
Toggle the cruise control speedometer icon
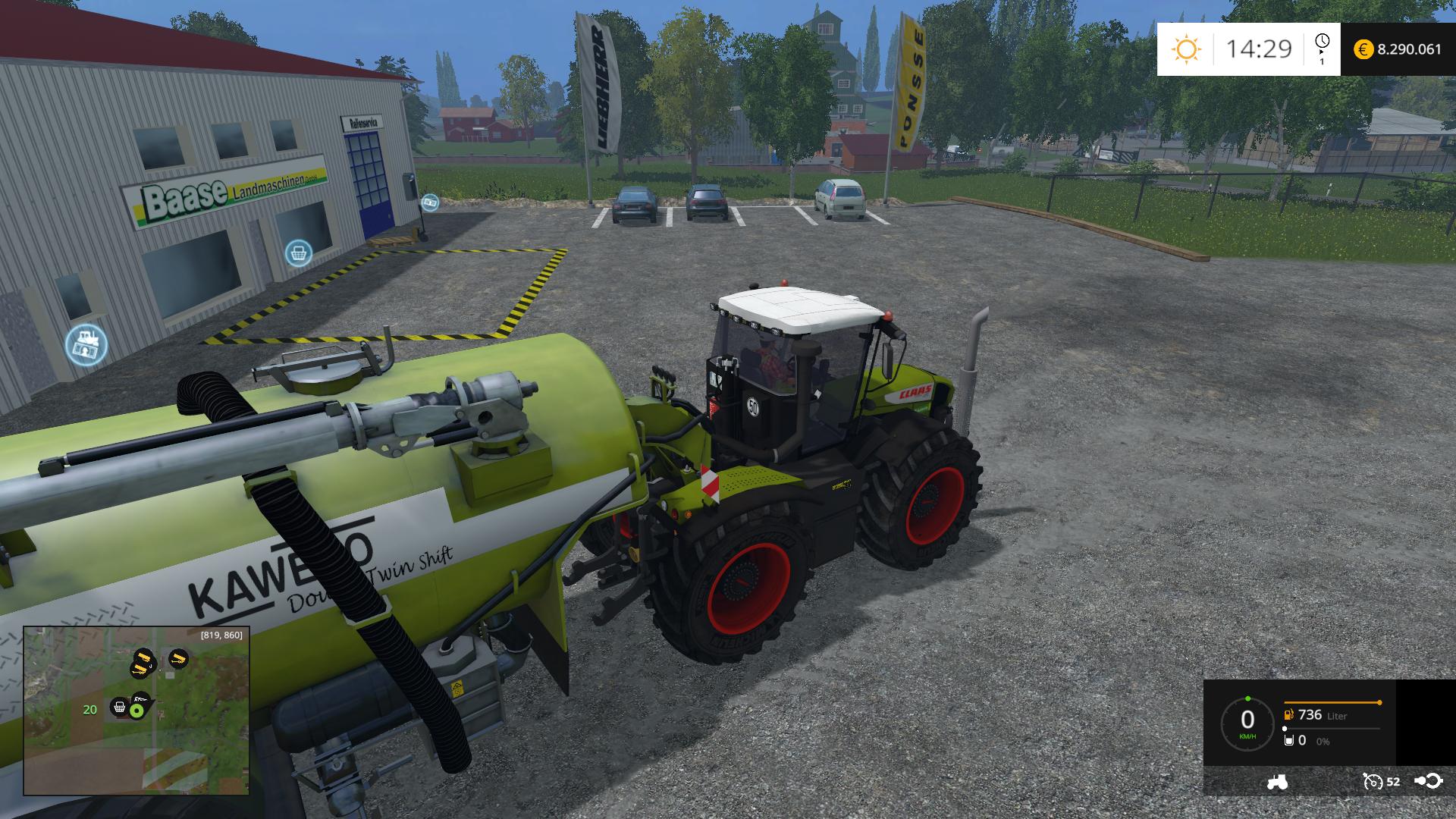(1373, 781)
